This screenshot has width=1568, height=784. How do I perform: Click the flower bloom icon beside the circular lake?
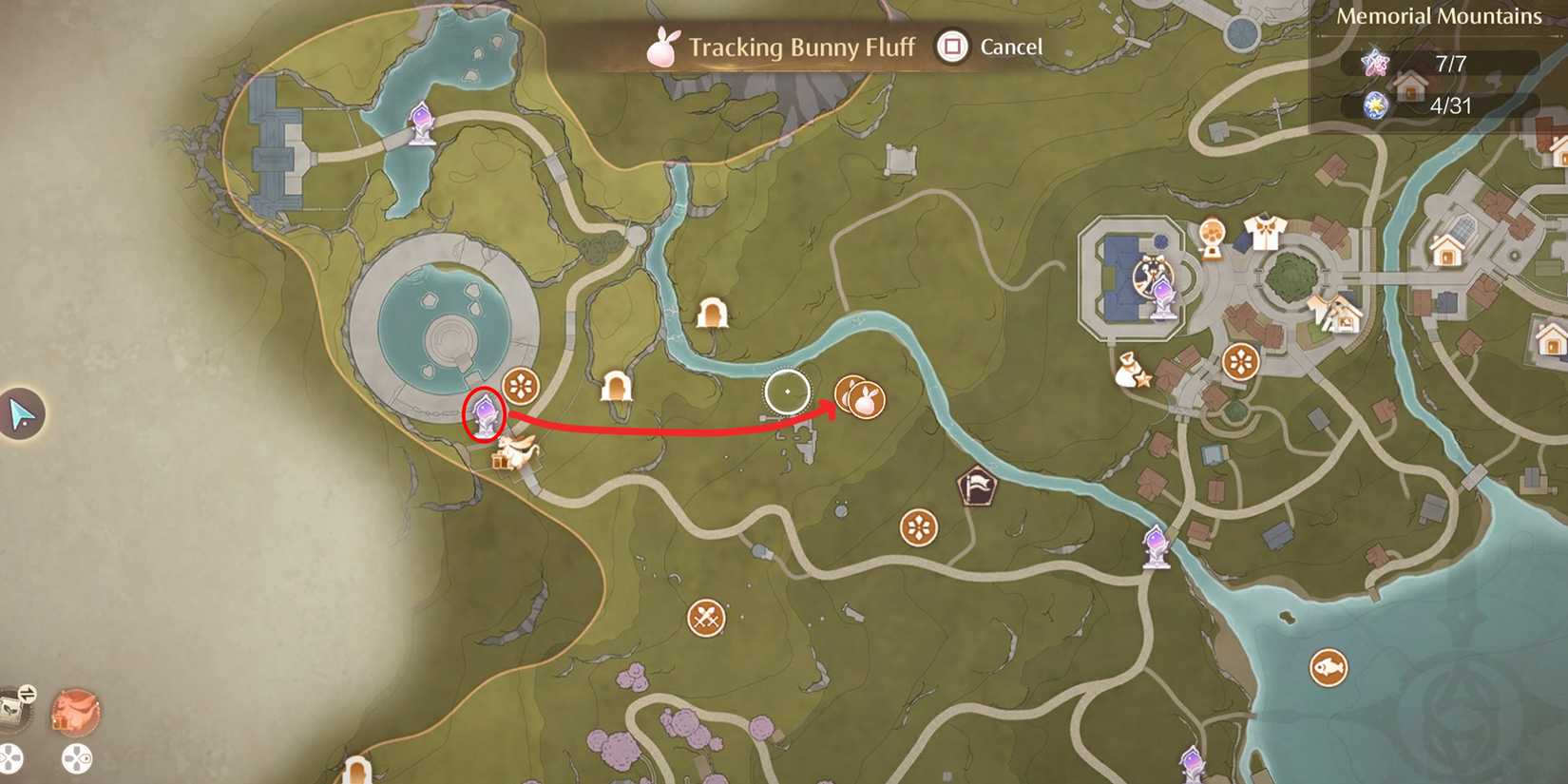point(518,385)
